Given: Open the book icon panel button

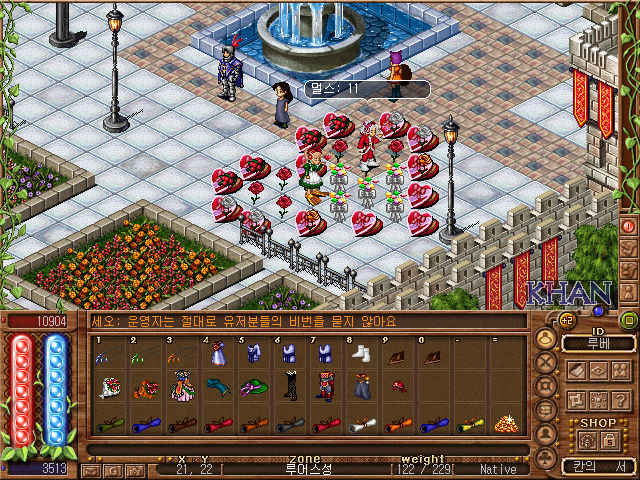Looking at the screenshot, I should pos(576,370).
